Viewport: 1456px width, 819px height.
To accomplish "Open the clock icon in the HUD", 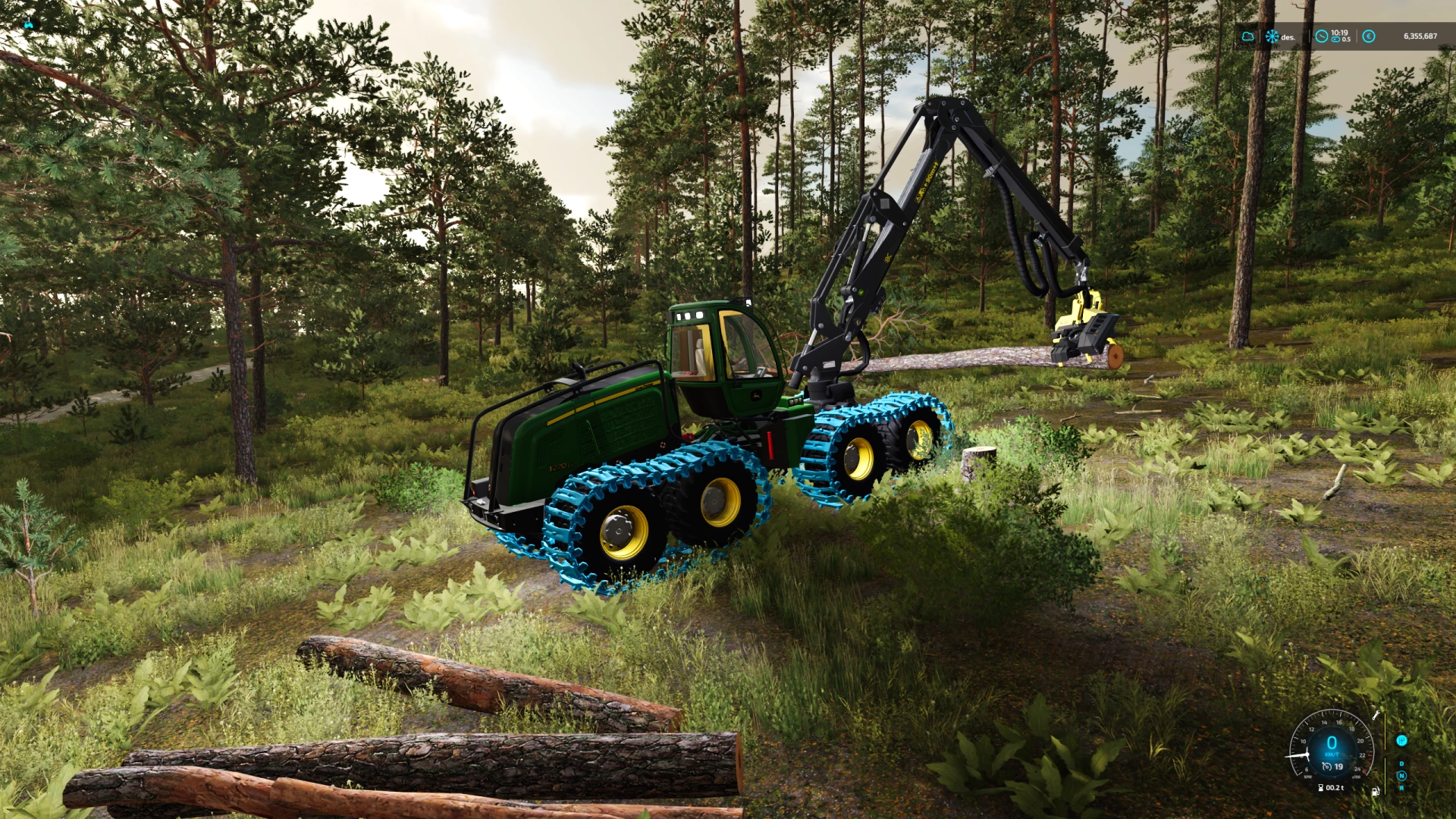I will click(x=1321, y=36).
